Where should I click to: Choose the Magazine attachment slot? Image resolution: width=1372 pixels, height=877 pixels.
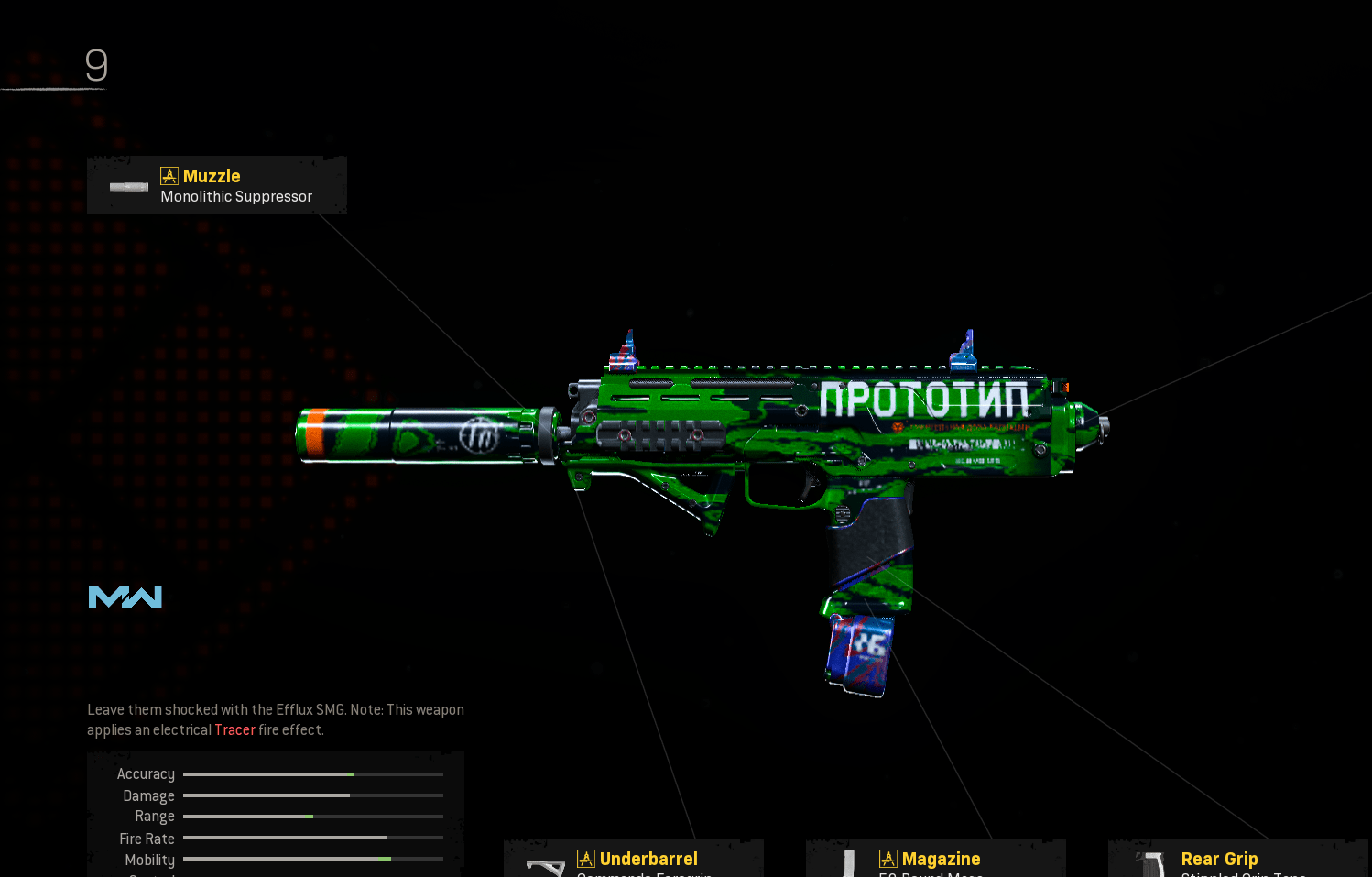935,860
